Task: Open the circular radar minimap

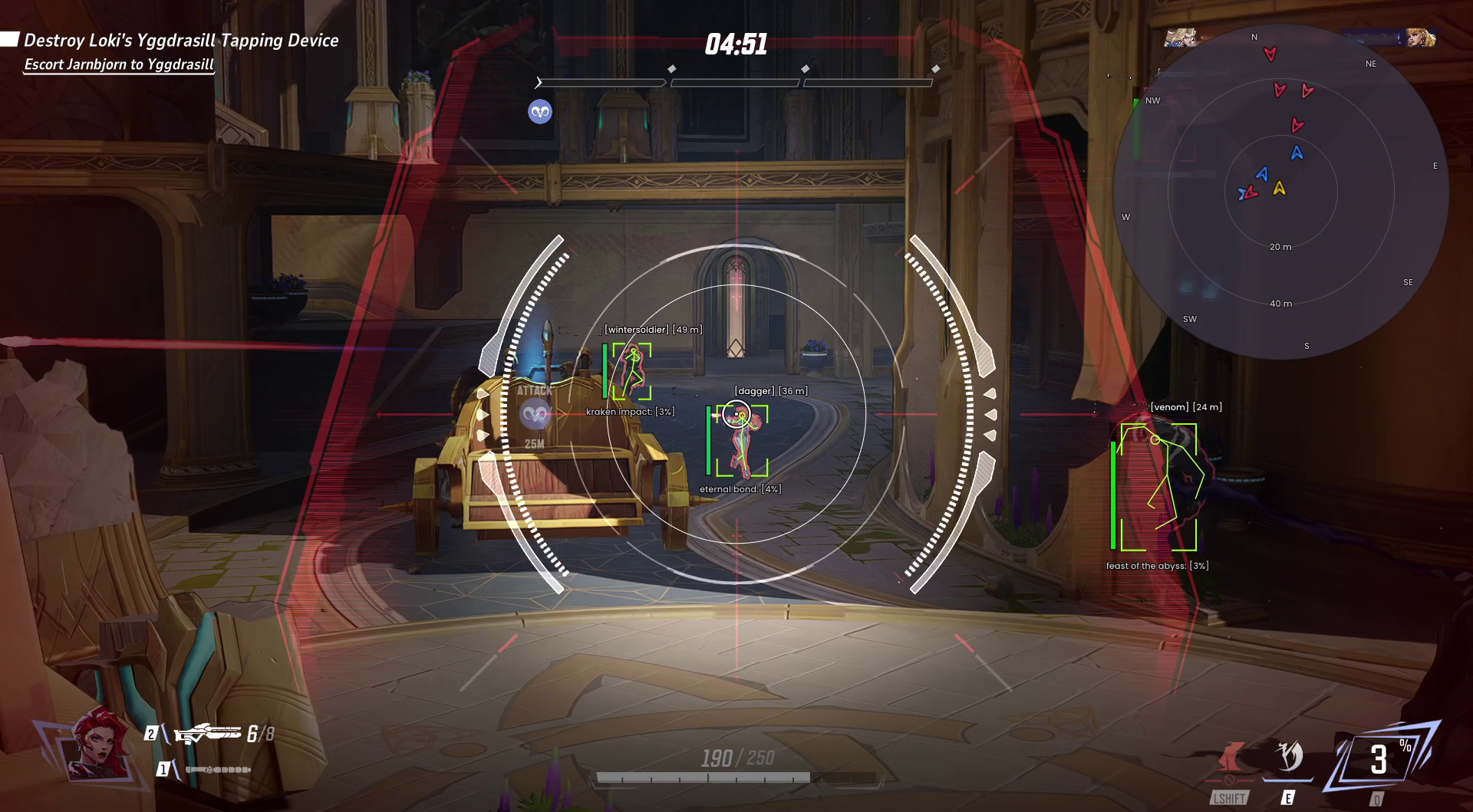Action: pyautogui.click(x=1280, y=192)
